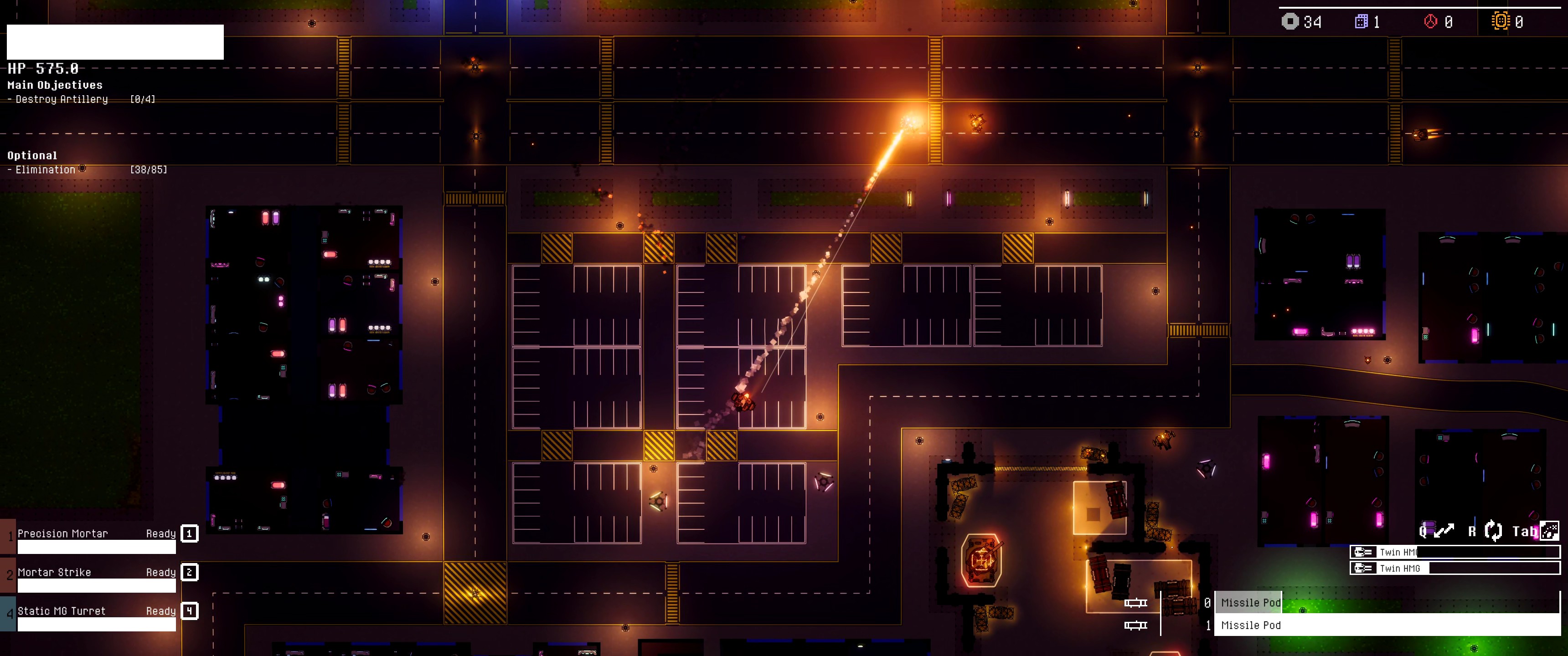Click the circular arrows reload icon
The image size is (1568, 656).
pos(1492,531)
